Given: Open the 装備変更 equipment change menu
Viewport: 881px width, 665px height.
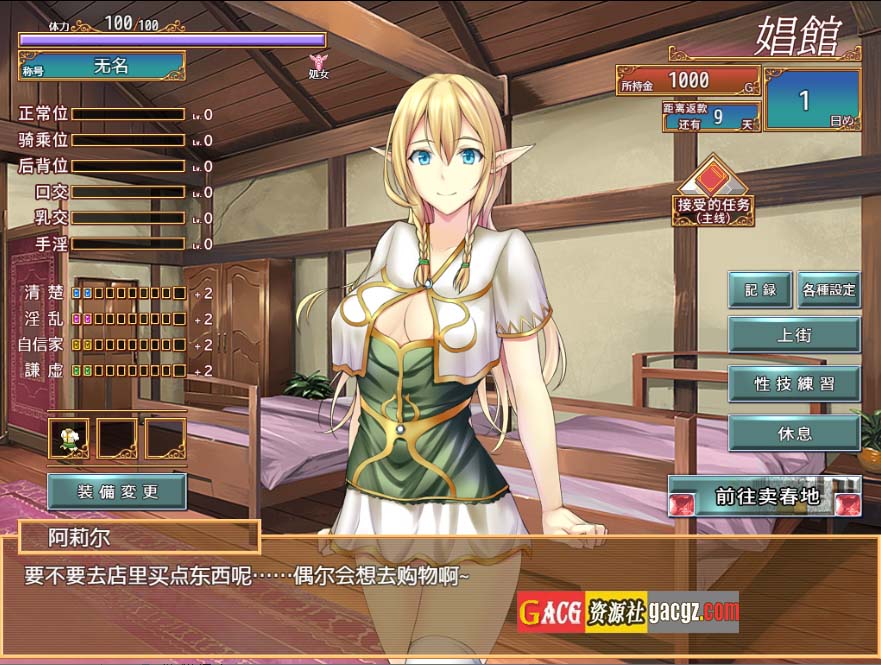Looking at the screenshot, I should pyautogui.click(x=117, y=491).
